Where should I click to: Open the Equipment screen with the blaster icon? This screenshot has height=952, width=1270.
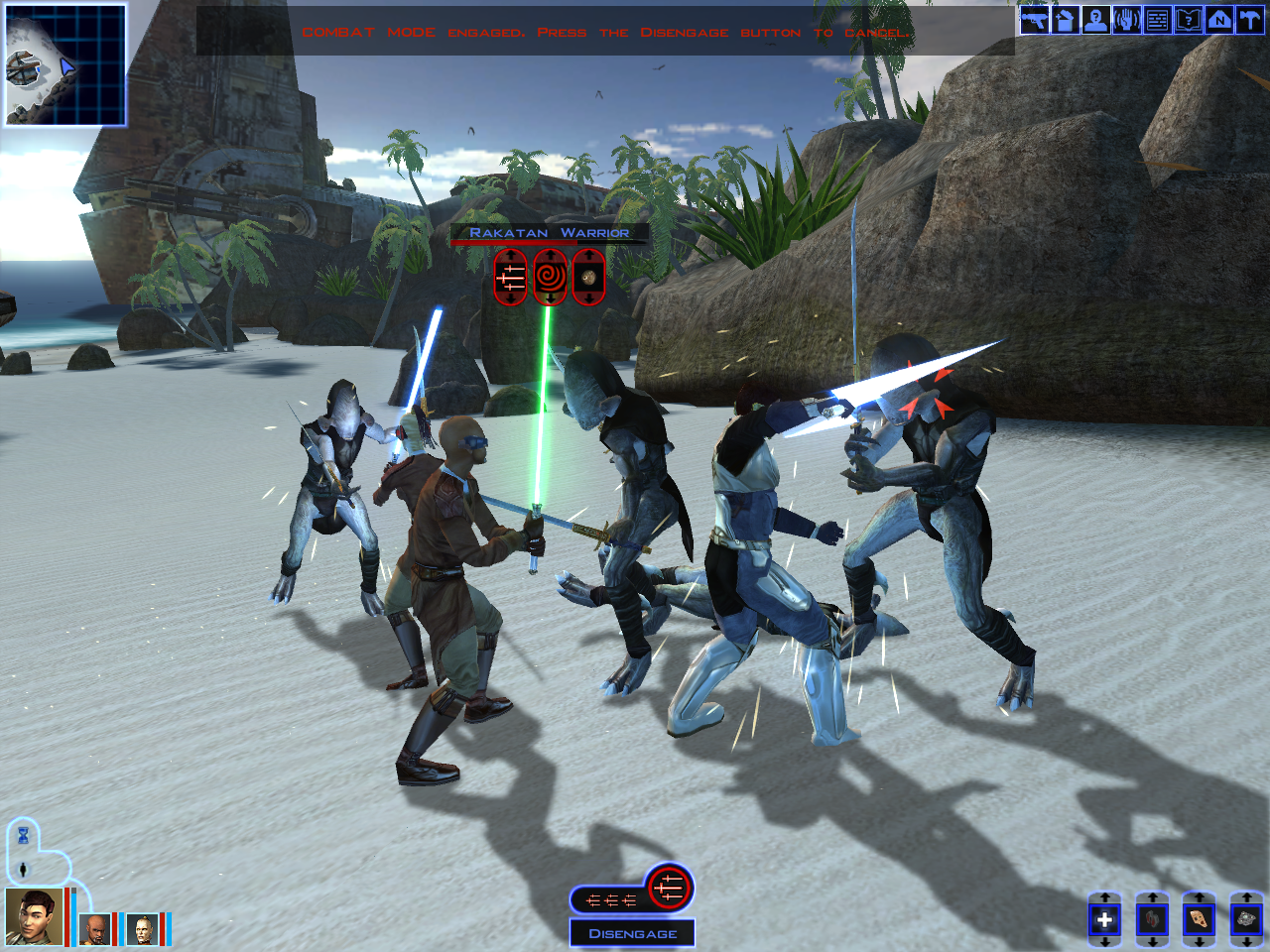point(1034,20)
